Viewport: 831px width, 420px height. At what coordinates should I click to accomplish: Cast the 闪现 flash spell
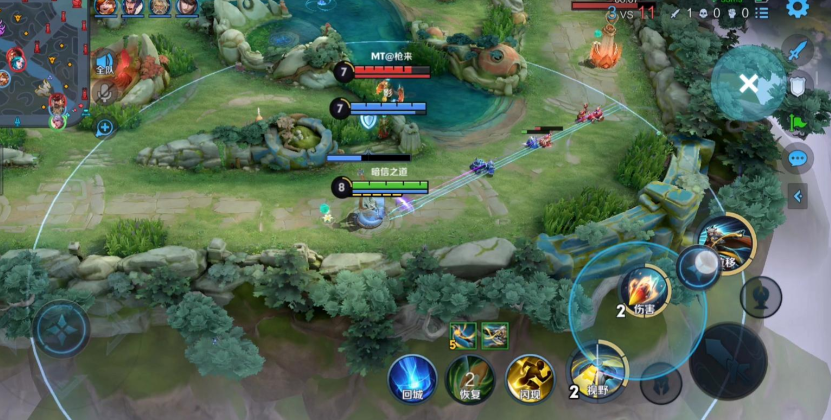pyautogui.click(x=529, y=379)
